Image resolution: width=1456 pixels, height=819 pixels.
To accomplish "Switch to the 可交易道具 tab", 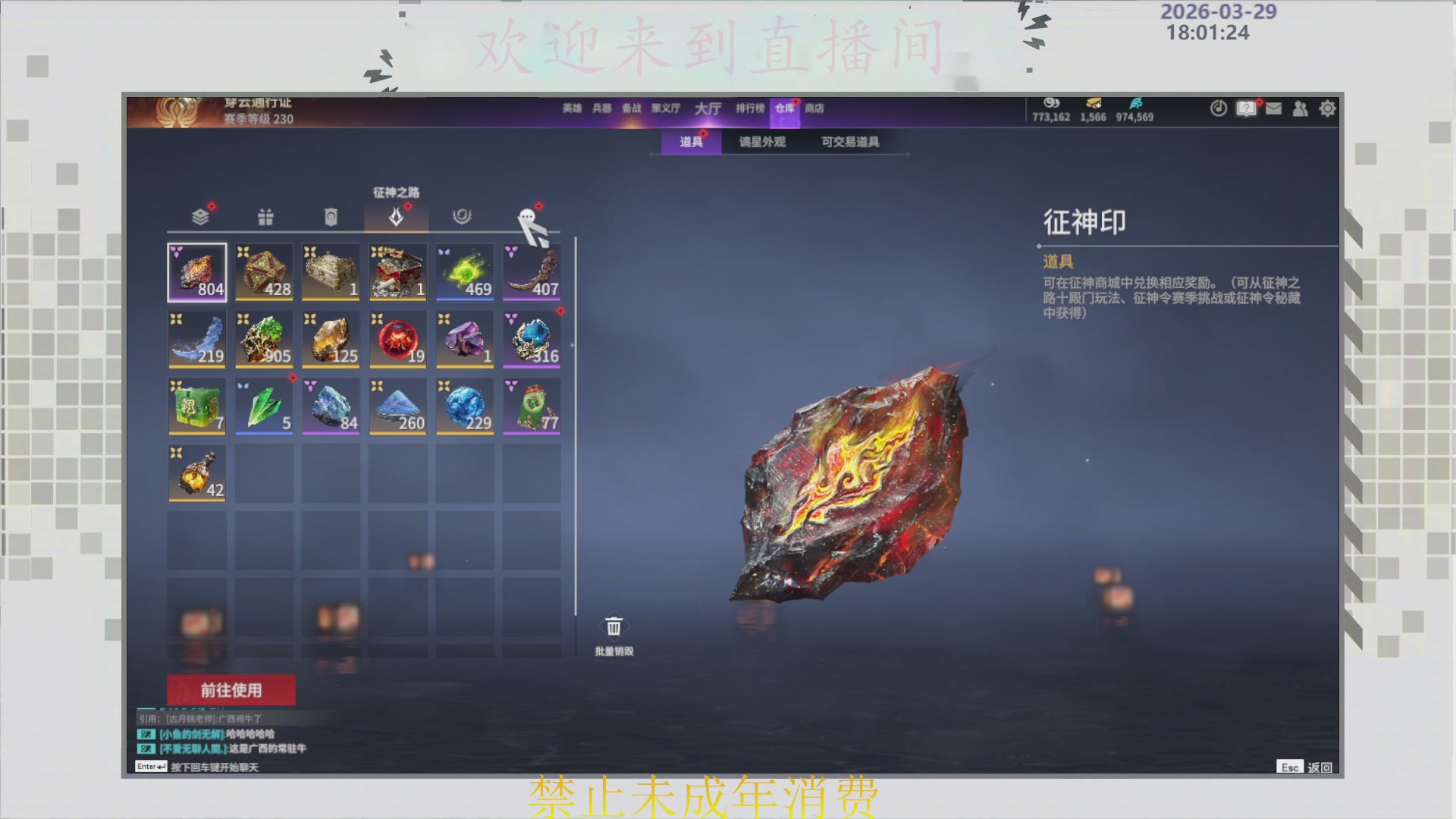I will 849,142.
